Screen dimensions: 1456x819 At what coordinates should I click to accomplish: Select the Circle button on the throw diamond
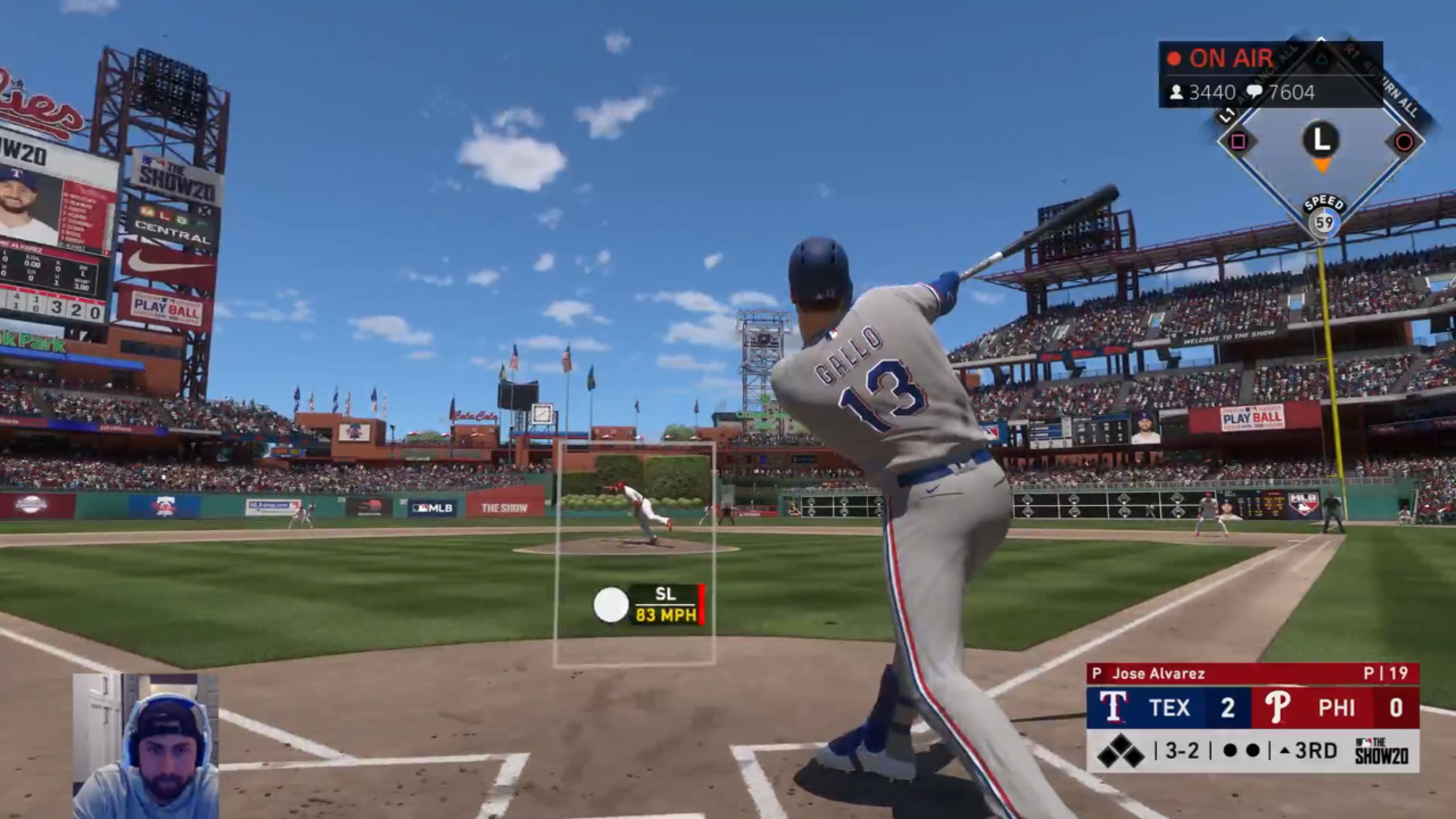click(1404, 141)
